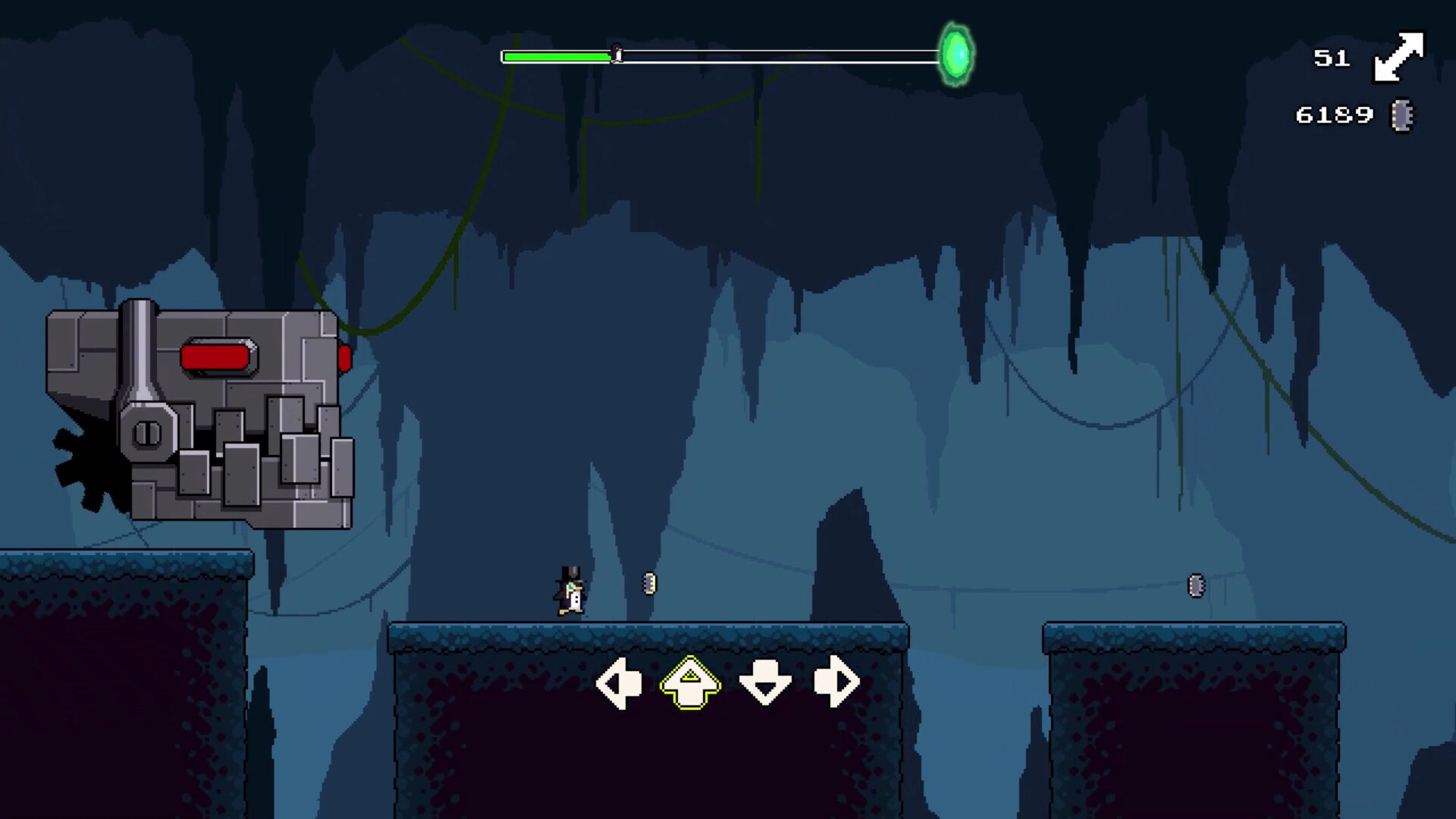Select the left arrow movement icon
This screenshot has width=1456, height=819.
pyautogui.click(x=620, y=682)
